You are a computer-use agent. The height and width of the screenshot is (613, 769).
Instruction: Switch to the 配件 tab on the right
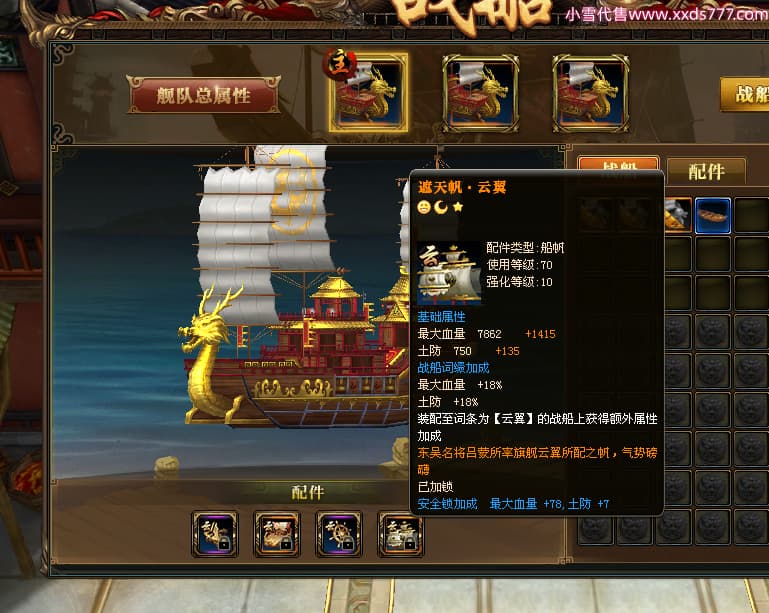pos(705,171)
